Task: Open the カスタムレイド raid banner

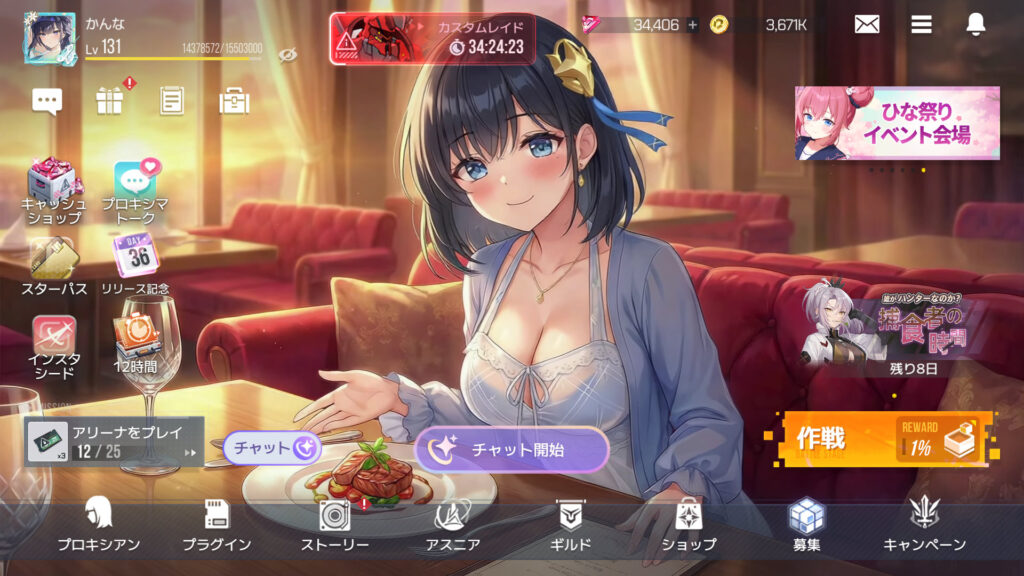Action: [x=432, y=38]
